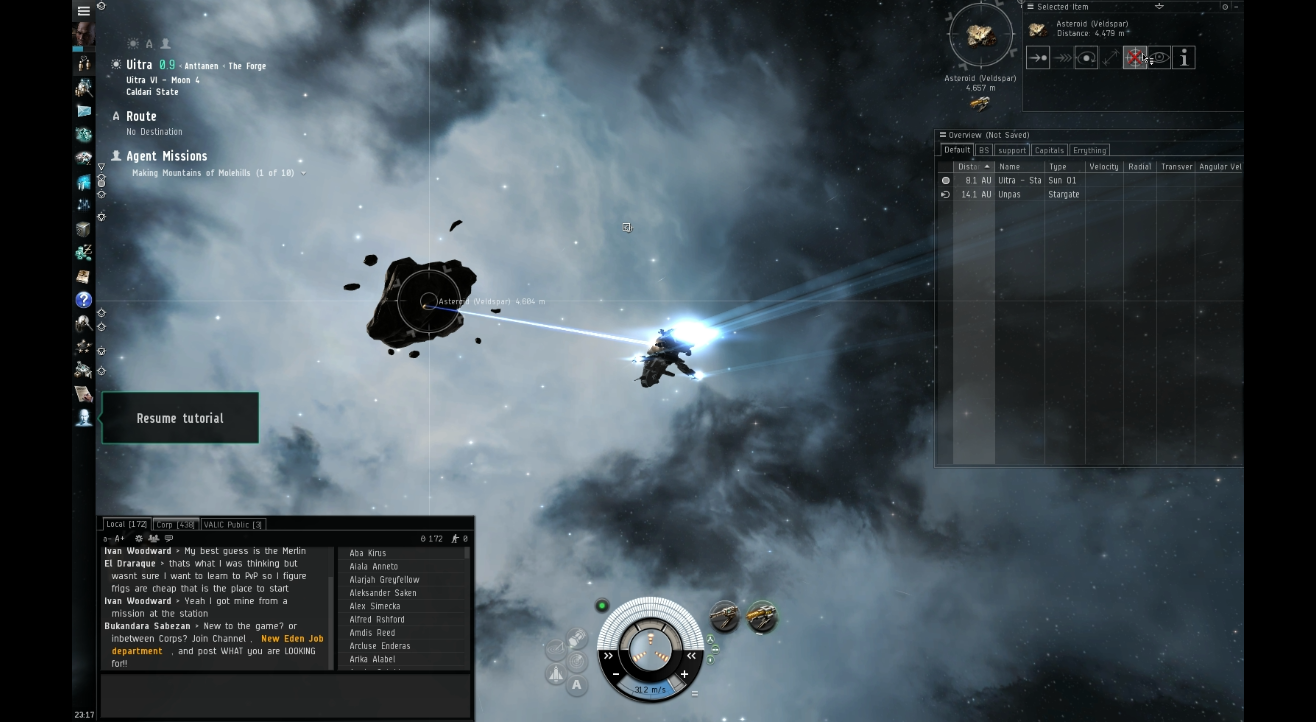Look at the selected item with camera
Screen dimensions: 1316x722
tap(1159, 57)
